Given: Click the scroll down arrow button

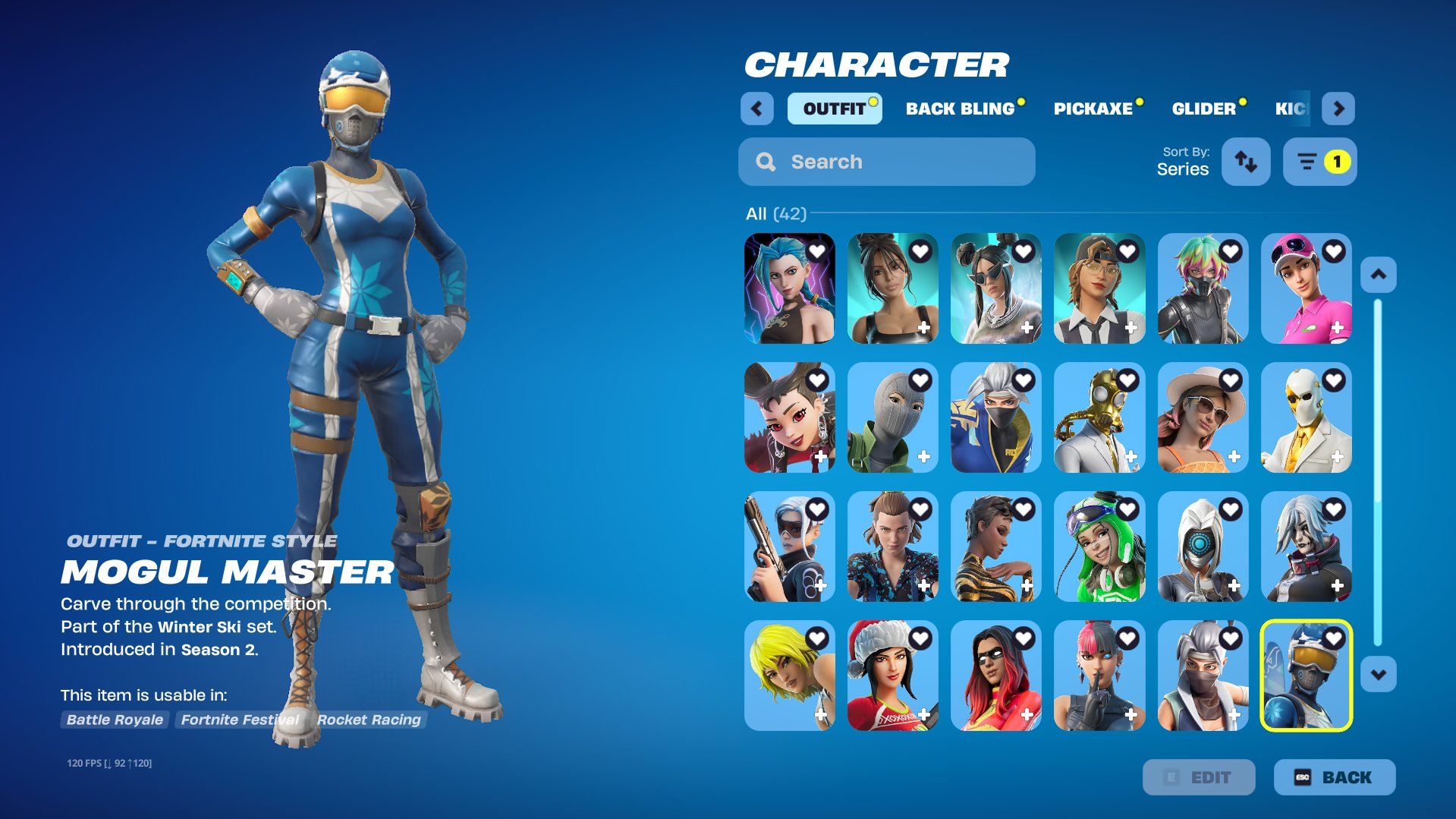Looking at the screenshot, I should pos(1378,674).
